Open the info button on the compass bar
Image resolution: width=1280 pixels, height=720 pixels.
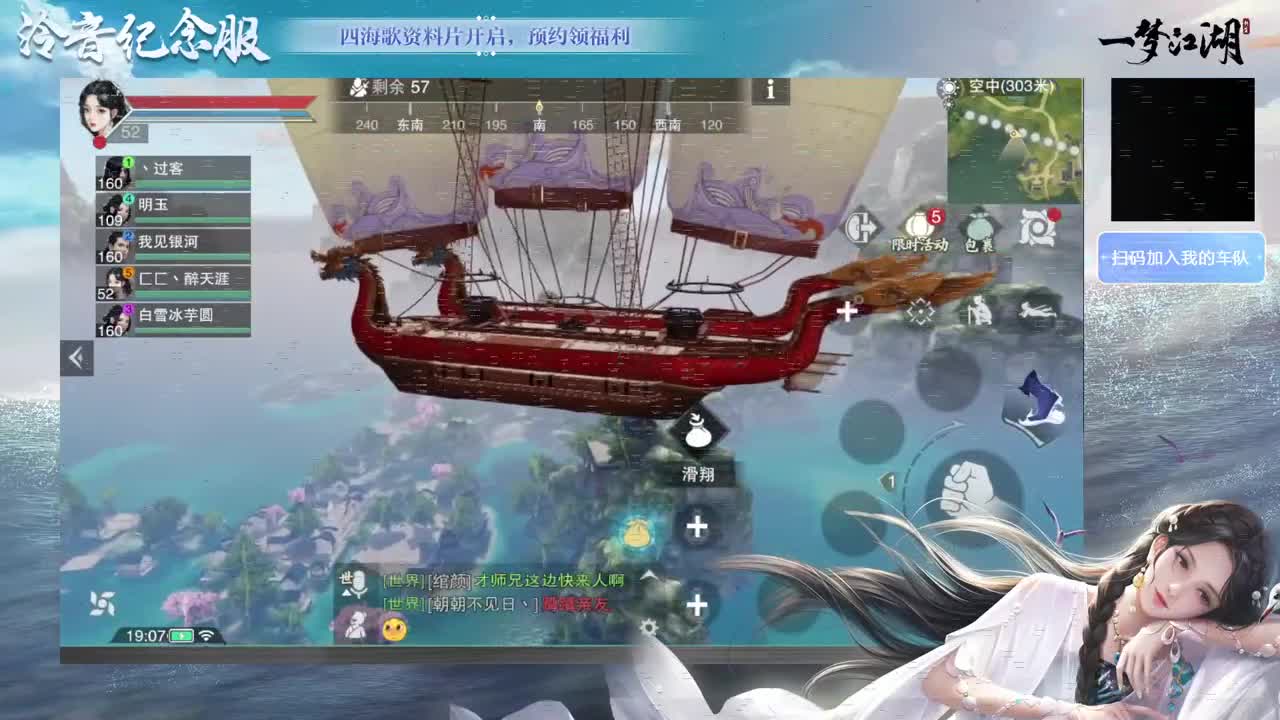(x=769, y=91)
